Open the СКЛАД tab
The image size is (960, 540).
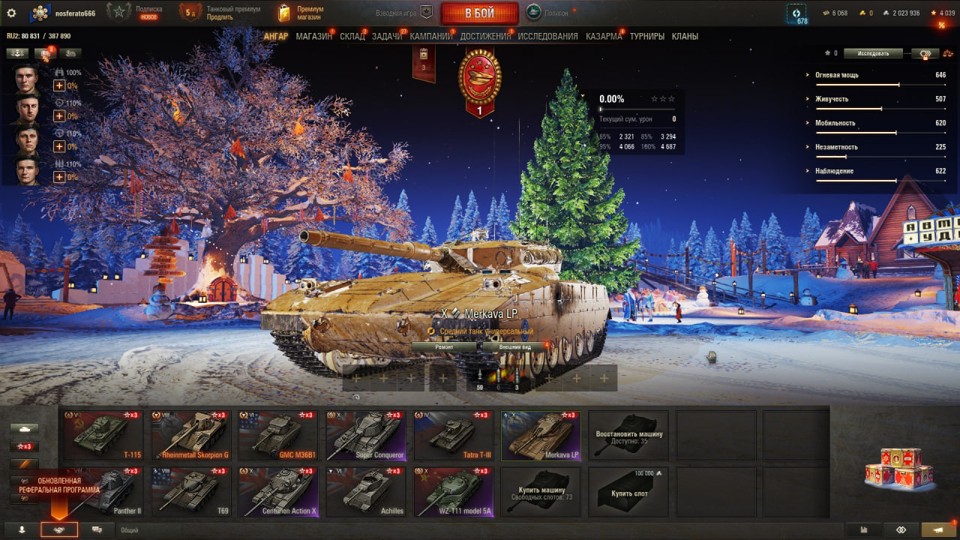352,37
